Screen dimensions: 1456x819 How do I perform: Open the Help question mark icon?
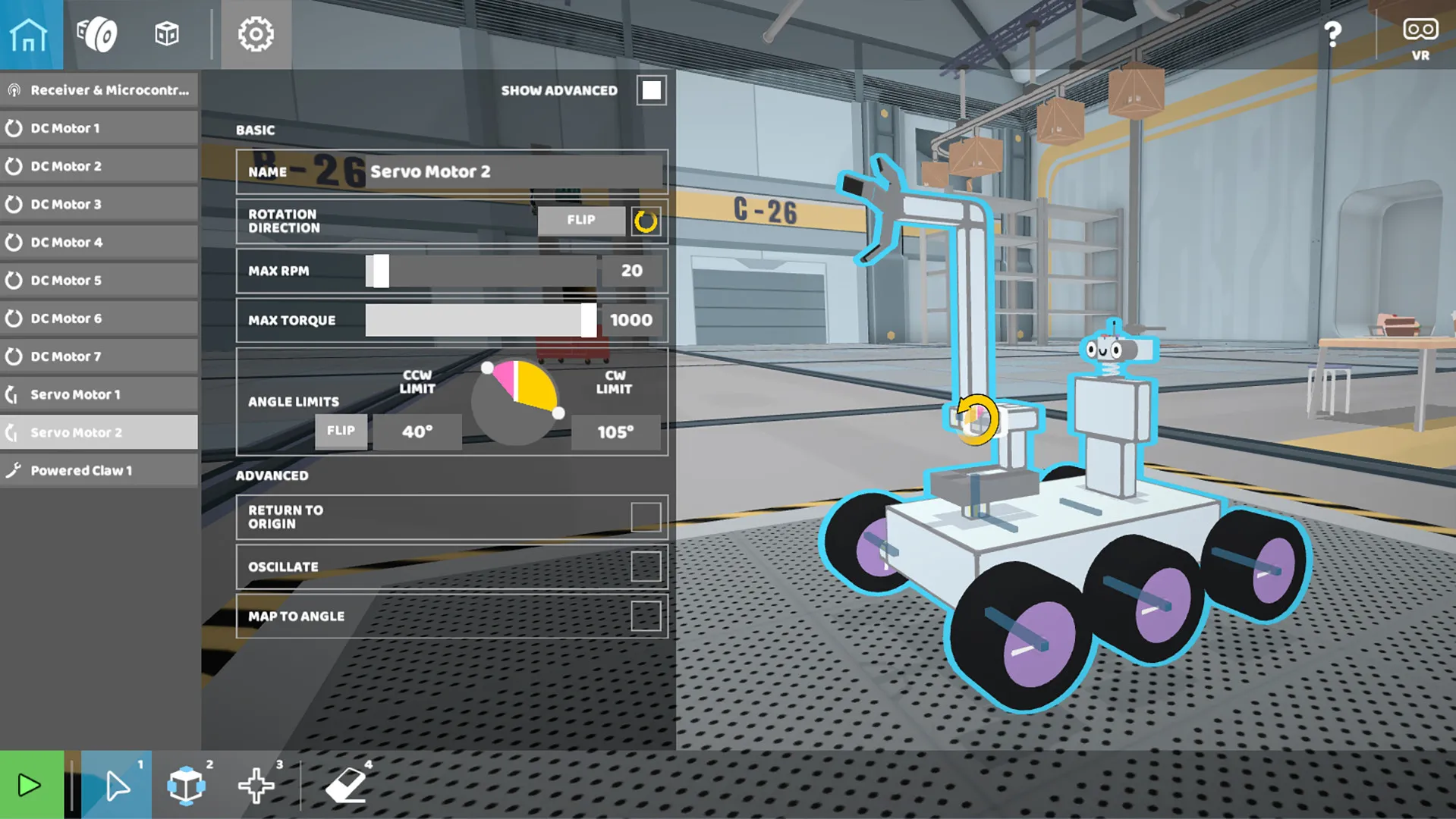(1332, 34)
